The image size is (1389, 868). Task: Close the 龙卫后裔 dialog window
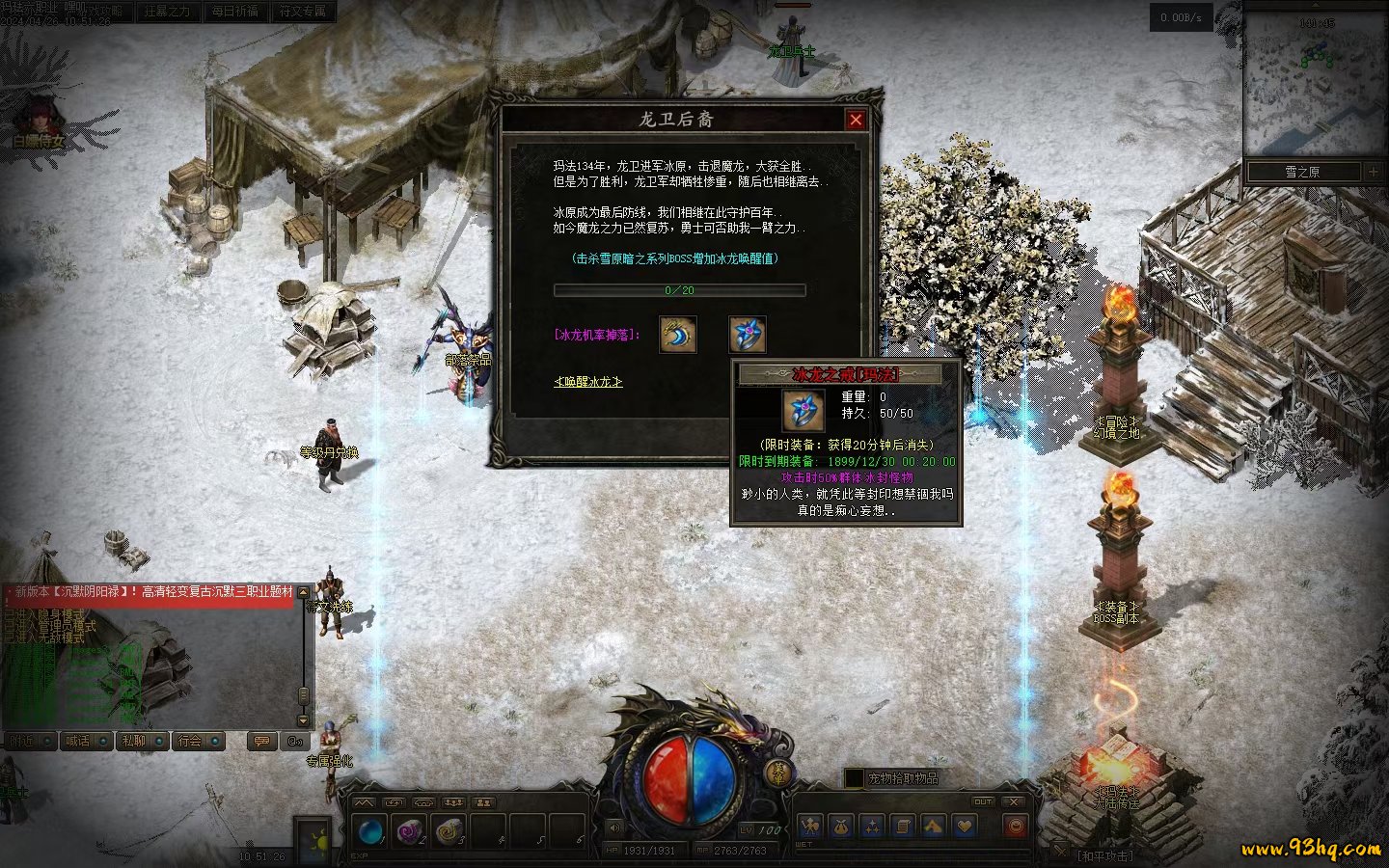coord(856,120)
